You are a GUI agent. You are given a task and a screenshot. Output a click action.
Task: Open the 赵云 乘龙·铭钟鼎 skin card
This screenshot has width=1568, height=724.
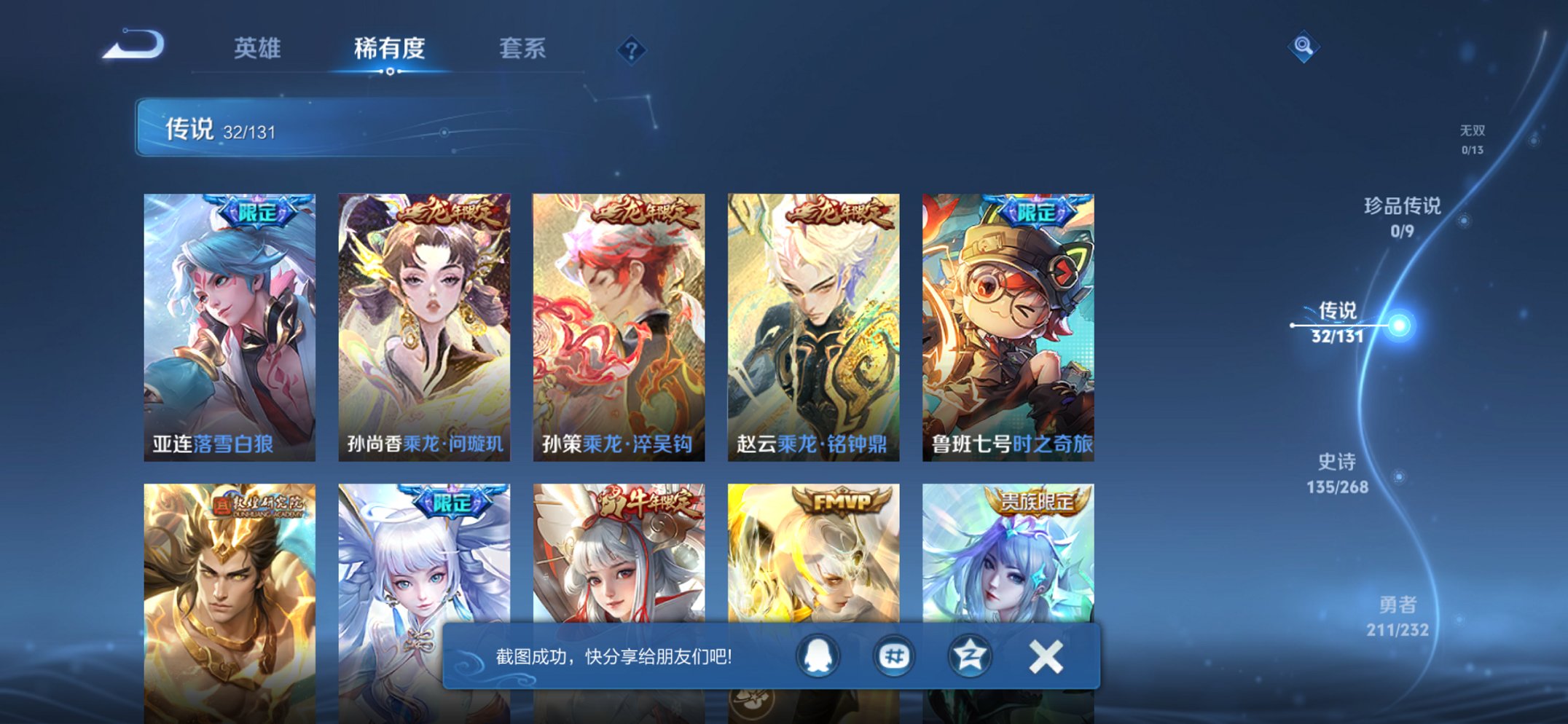[x=813, y=324]
